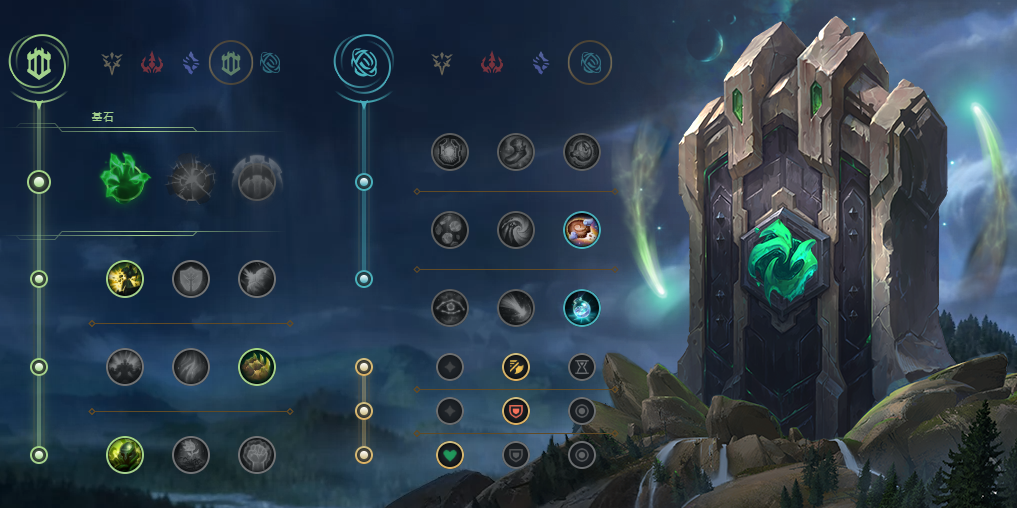Switch secondary path to purple Sorcery
Screen dimensions: 1017x508
(540, 64)
